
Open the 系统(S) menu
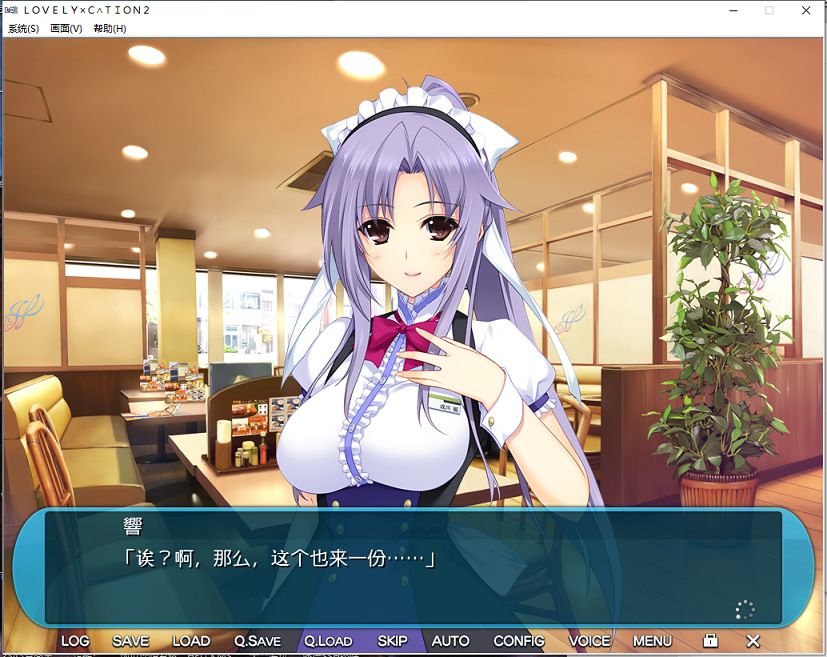pyautogui.click(x=23, y=29)
